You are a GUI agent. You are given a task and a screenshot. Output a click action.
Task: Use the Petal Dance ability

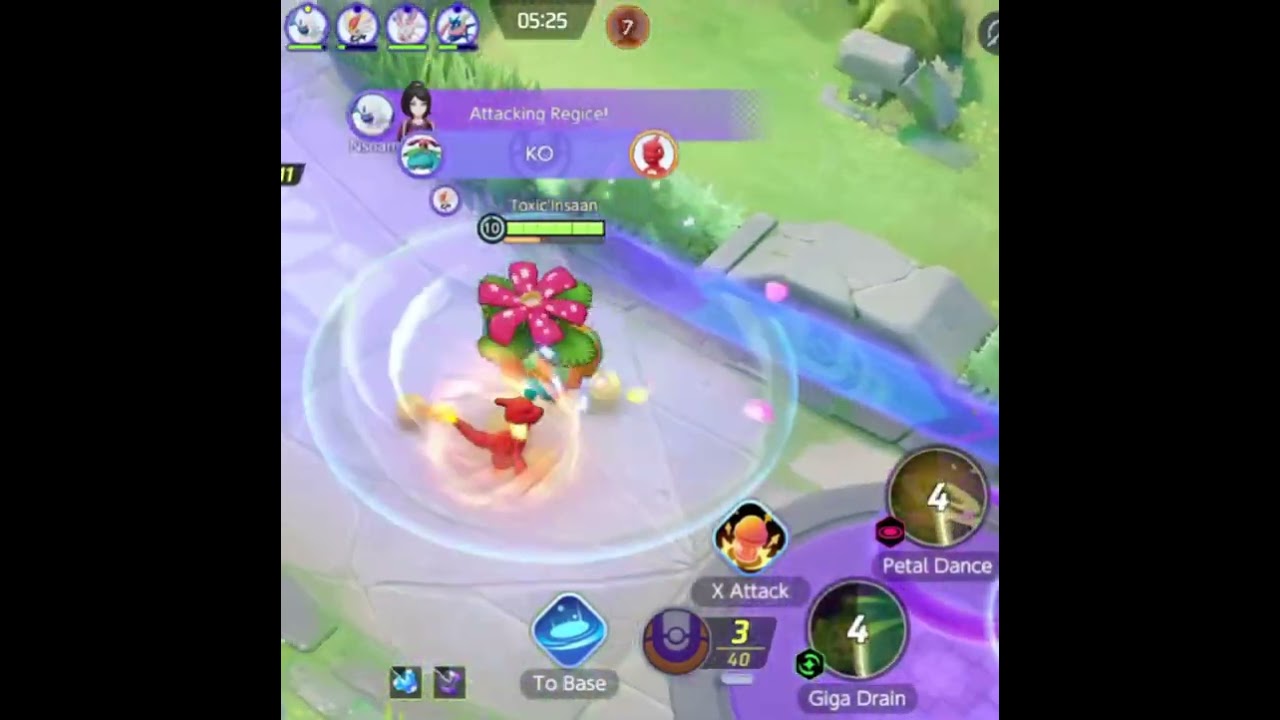(938, 497)
